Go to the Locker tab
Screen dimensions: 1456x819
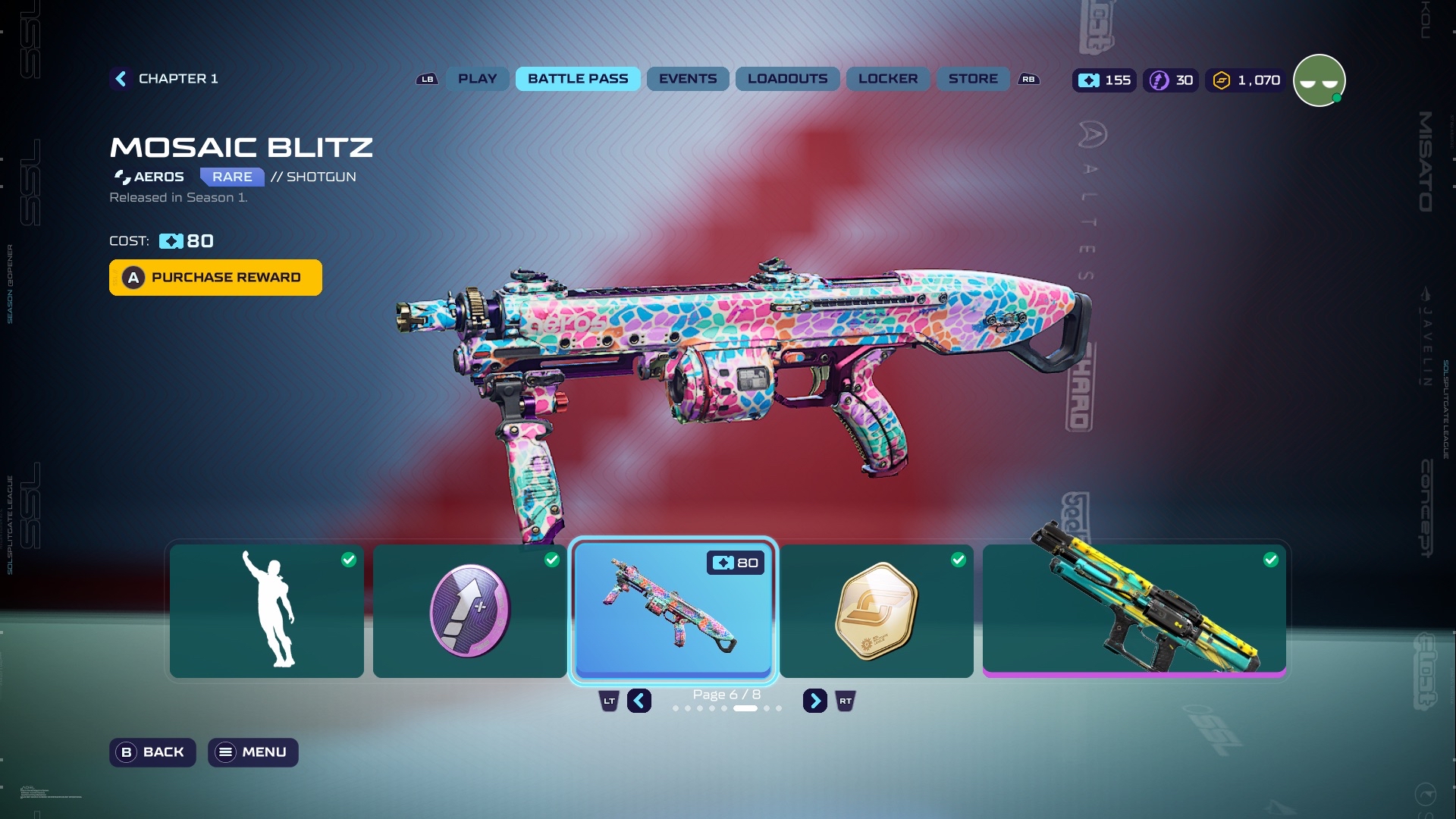pos(887,79)
